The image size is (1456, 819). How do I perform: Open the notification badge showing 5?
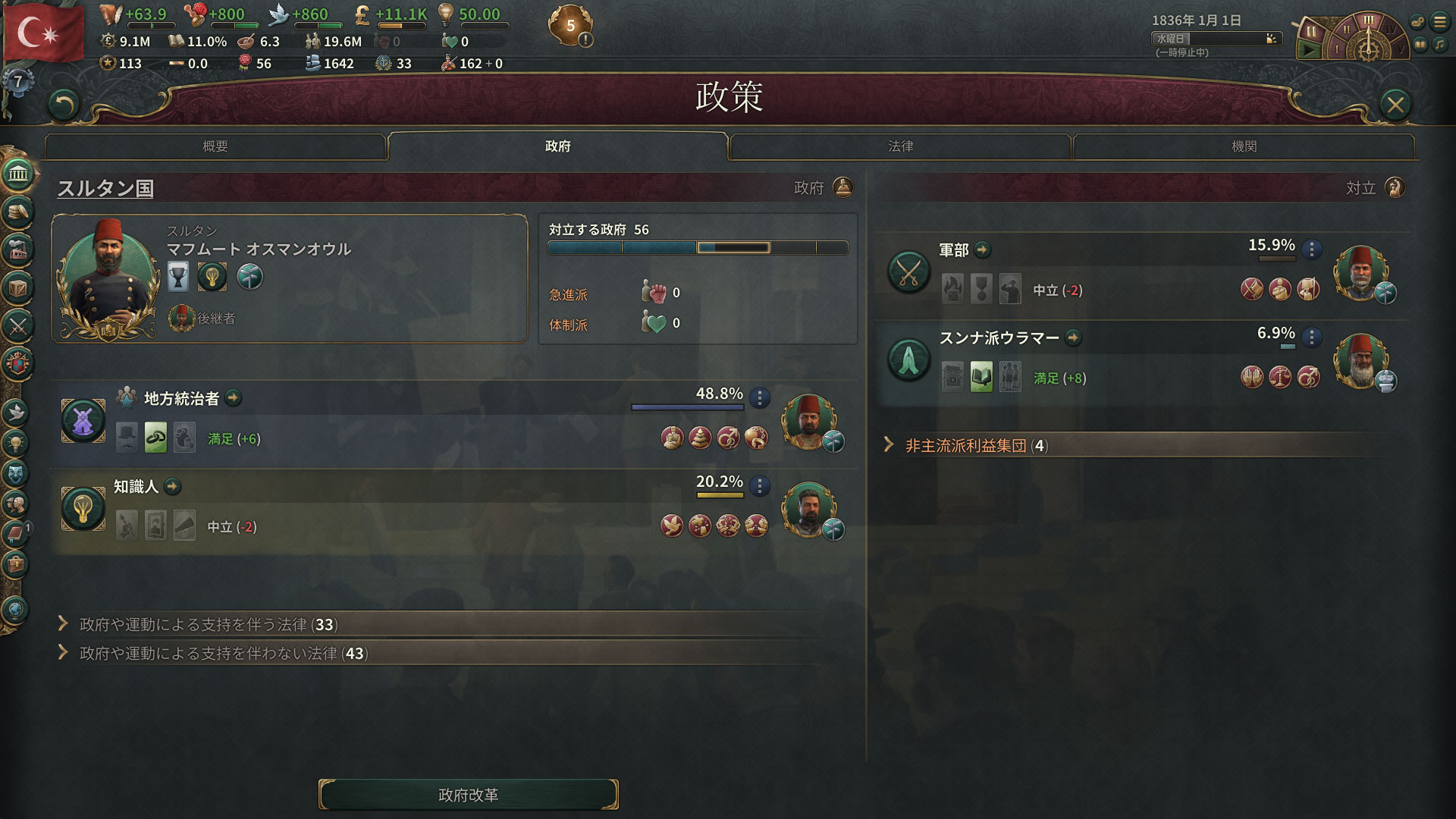(x=570, y=26)
